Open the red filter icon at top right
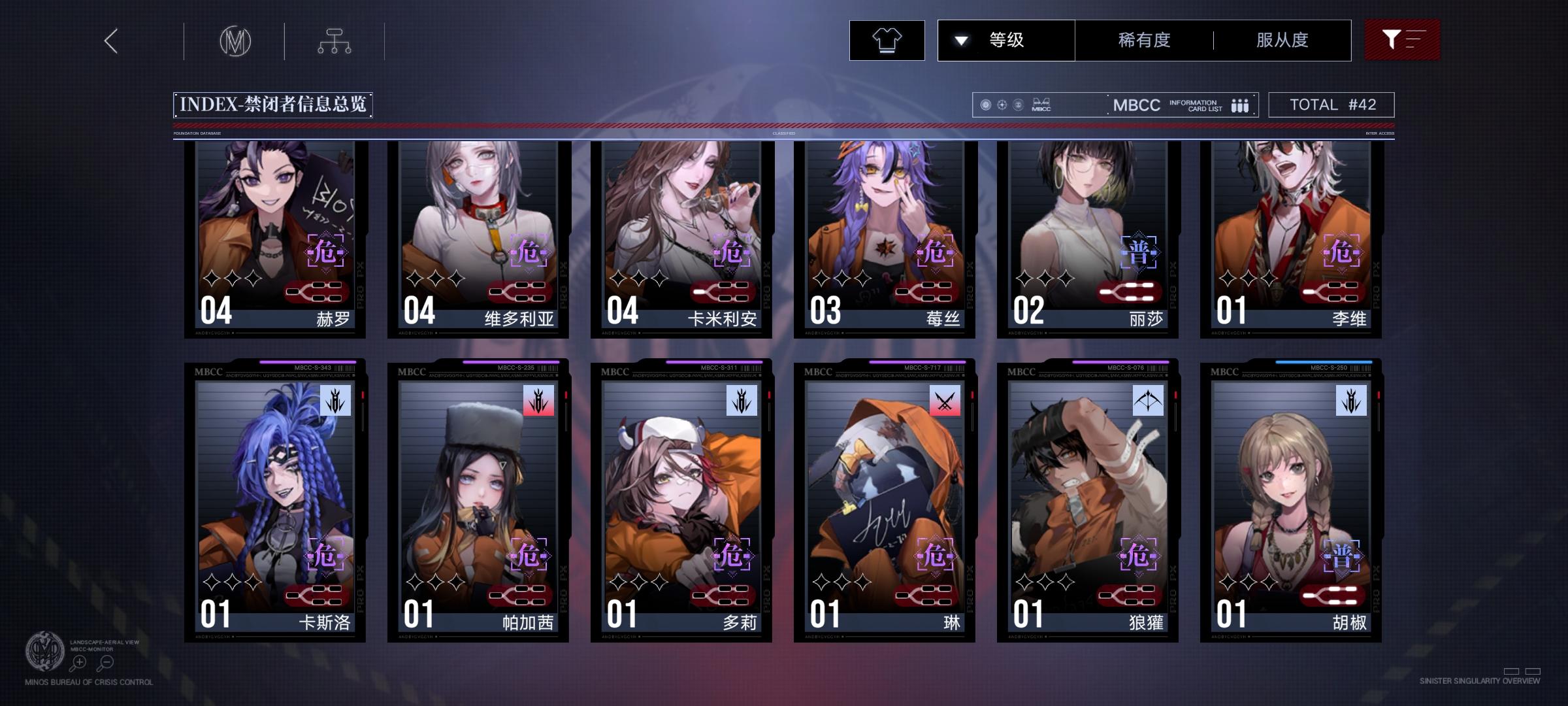The height and width of the screenshot is (706, 1568). (1402, 39)
